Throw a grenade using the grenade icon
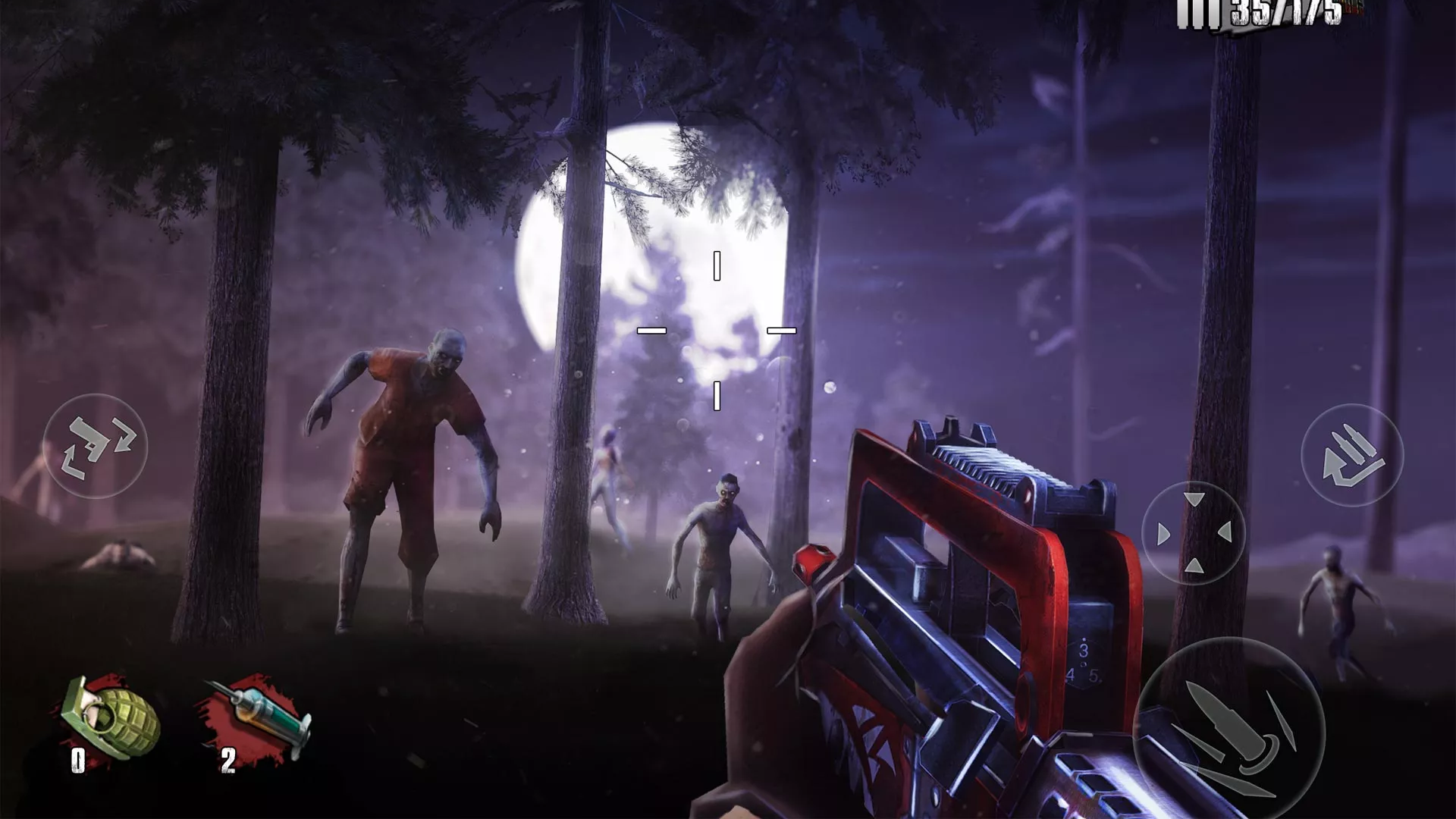Screen dimensions: 1456x819 click(x=111, y=717)
